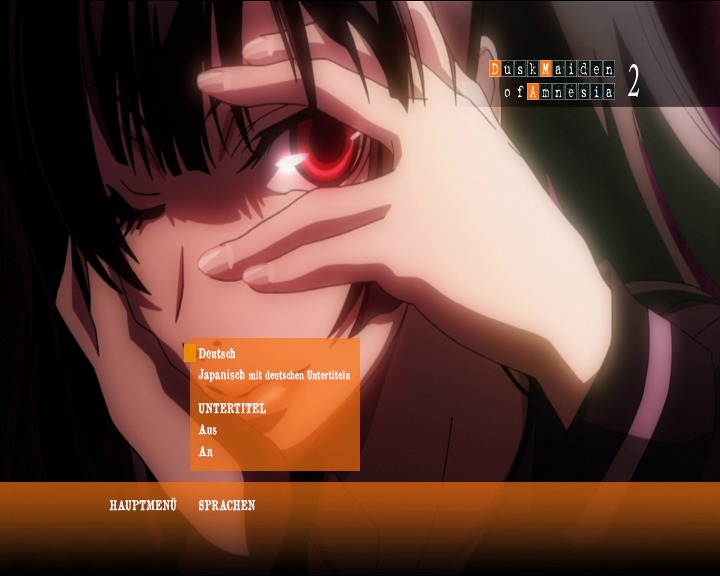The height and width of the screenshot is (576, 720).
Task: Choose Japanisch mit deutschen Untertiteln
Action: pos(274,375)
